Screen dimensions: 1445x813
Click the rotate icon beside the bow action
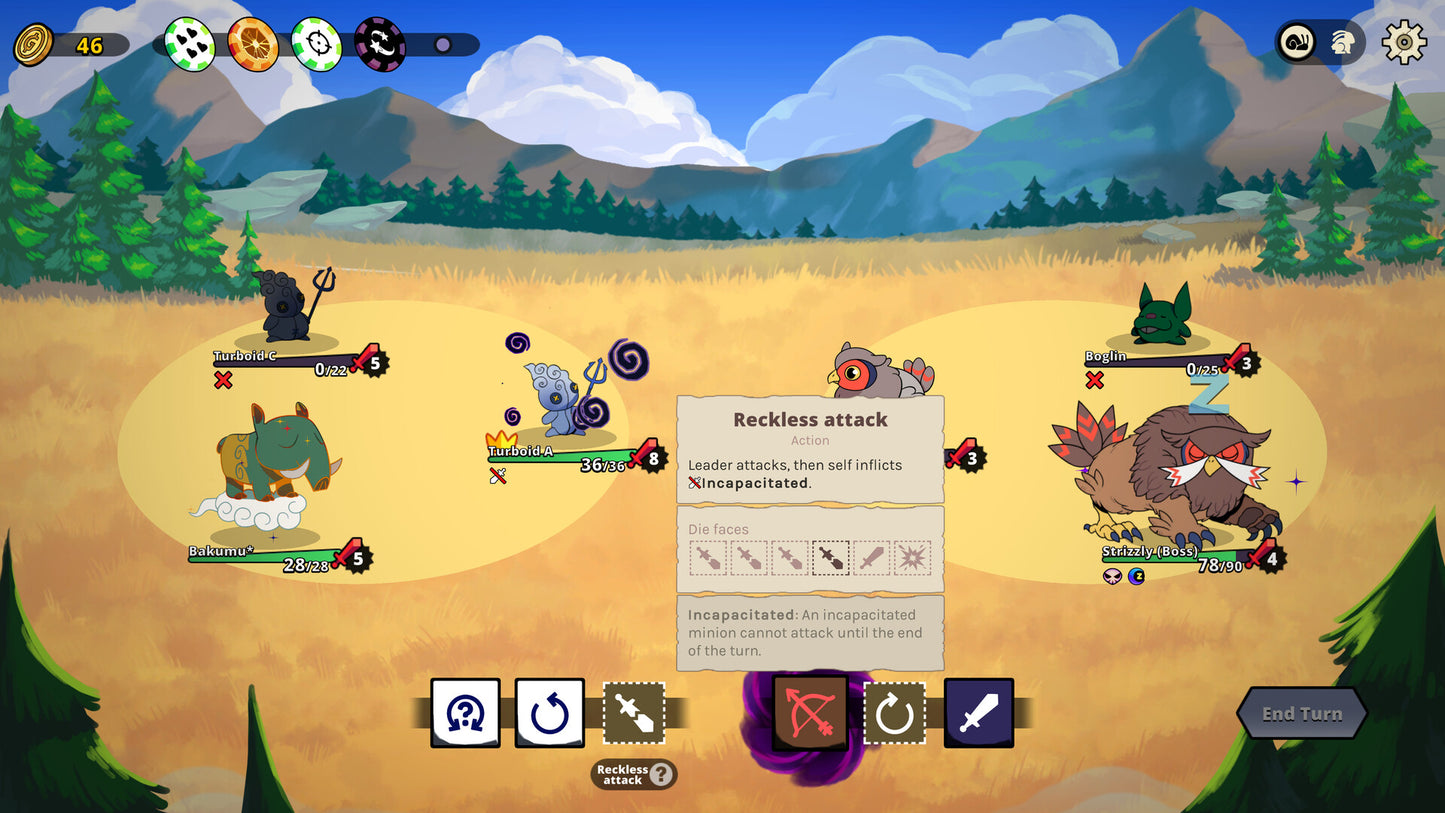click(894, 713)
